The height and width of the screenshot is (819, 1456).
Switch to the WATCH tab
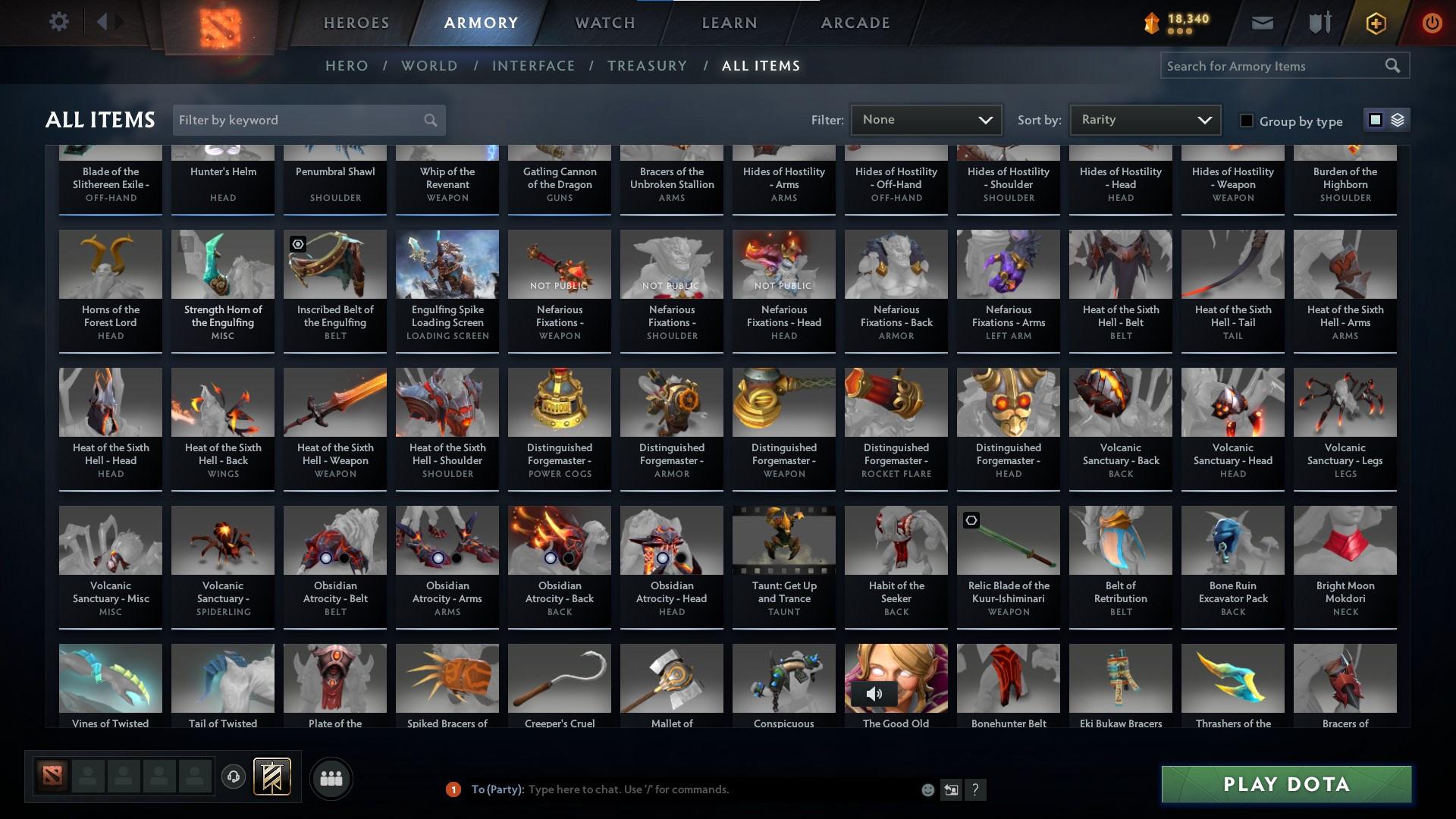[603, 23]
